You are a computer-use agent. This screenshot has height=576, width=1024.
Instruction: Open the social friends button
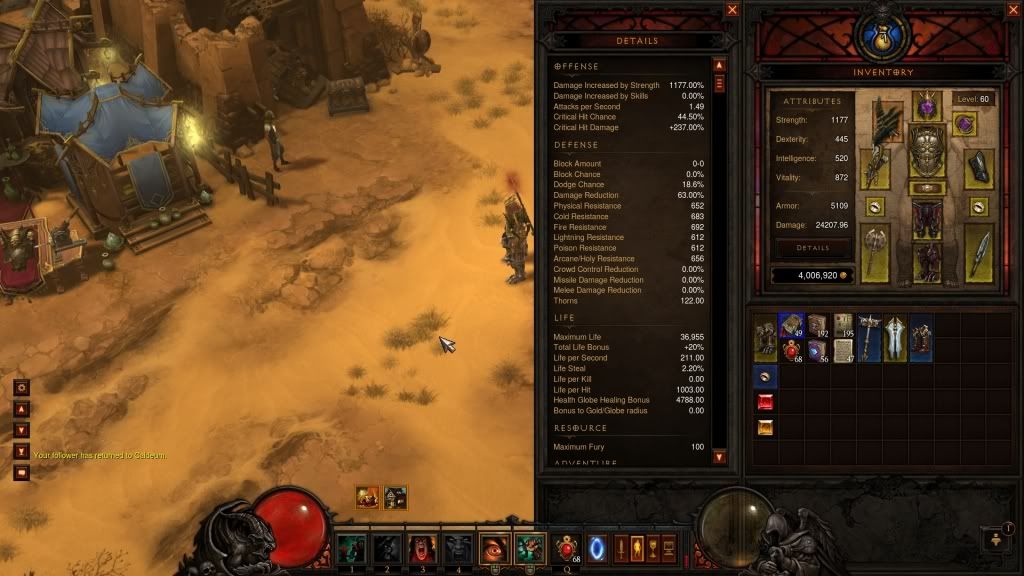click(x=996, y=539)
